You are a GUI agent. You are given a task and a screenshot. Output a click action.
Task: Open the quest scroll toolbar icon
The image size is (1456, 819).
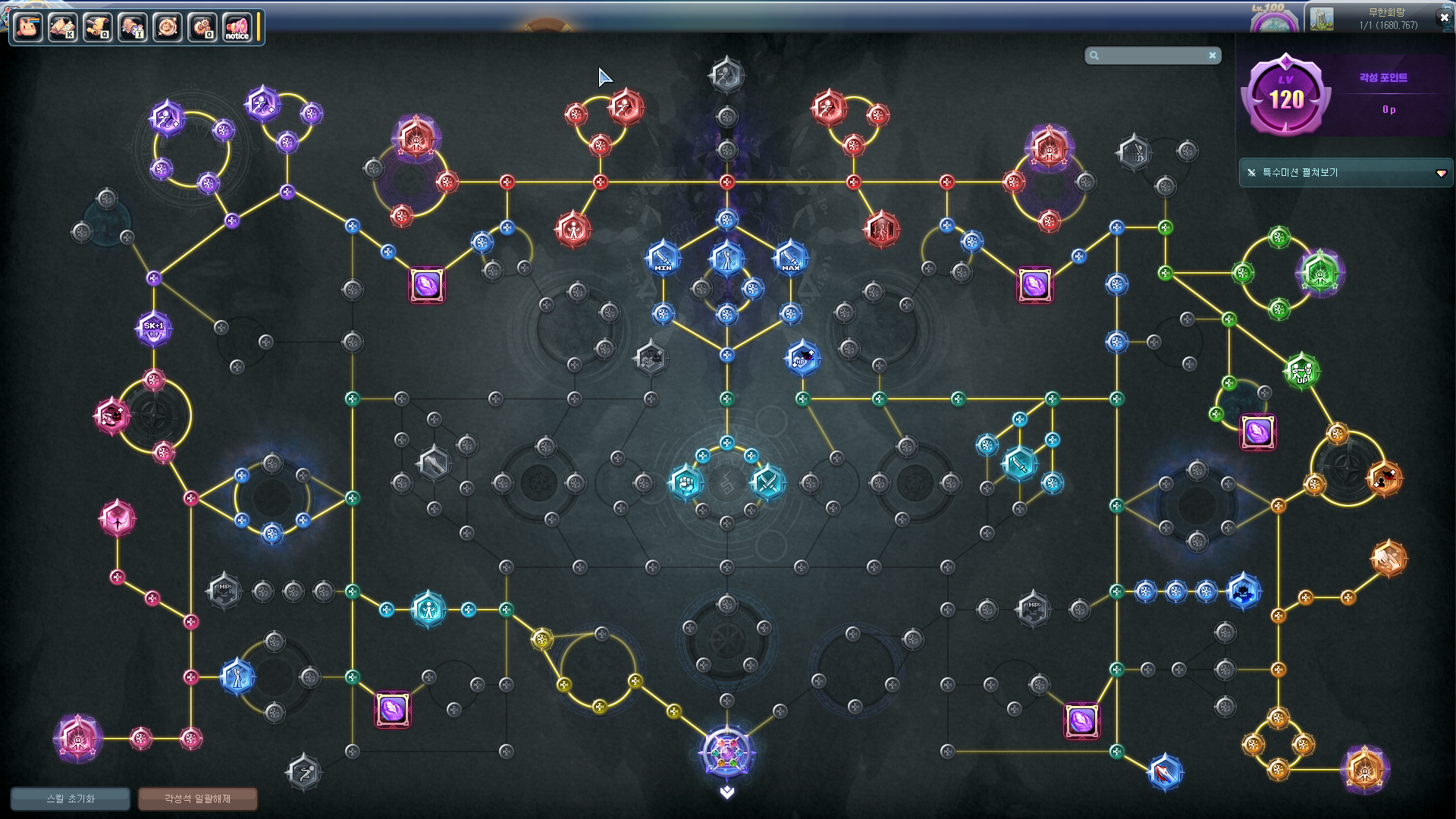(98, 27)
